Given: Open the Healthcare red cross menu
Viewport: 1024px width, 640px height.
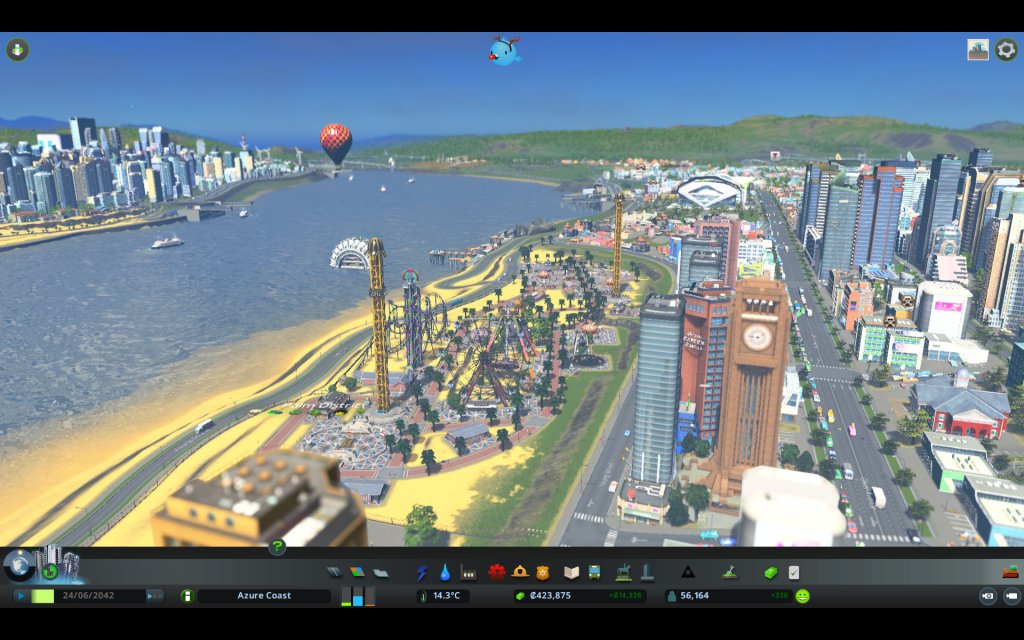Looking at the screenshot, I should pyautogui.click(x=497, y=573).
